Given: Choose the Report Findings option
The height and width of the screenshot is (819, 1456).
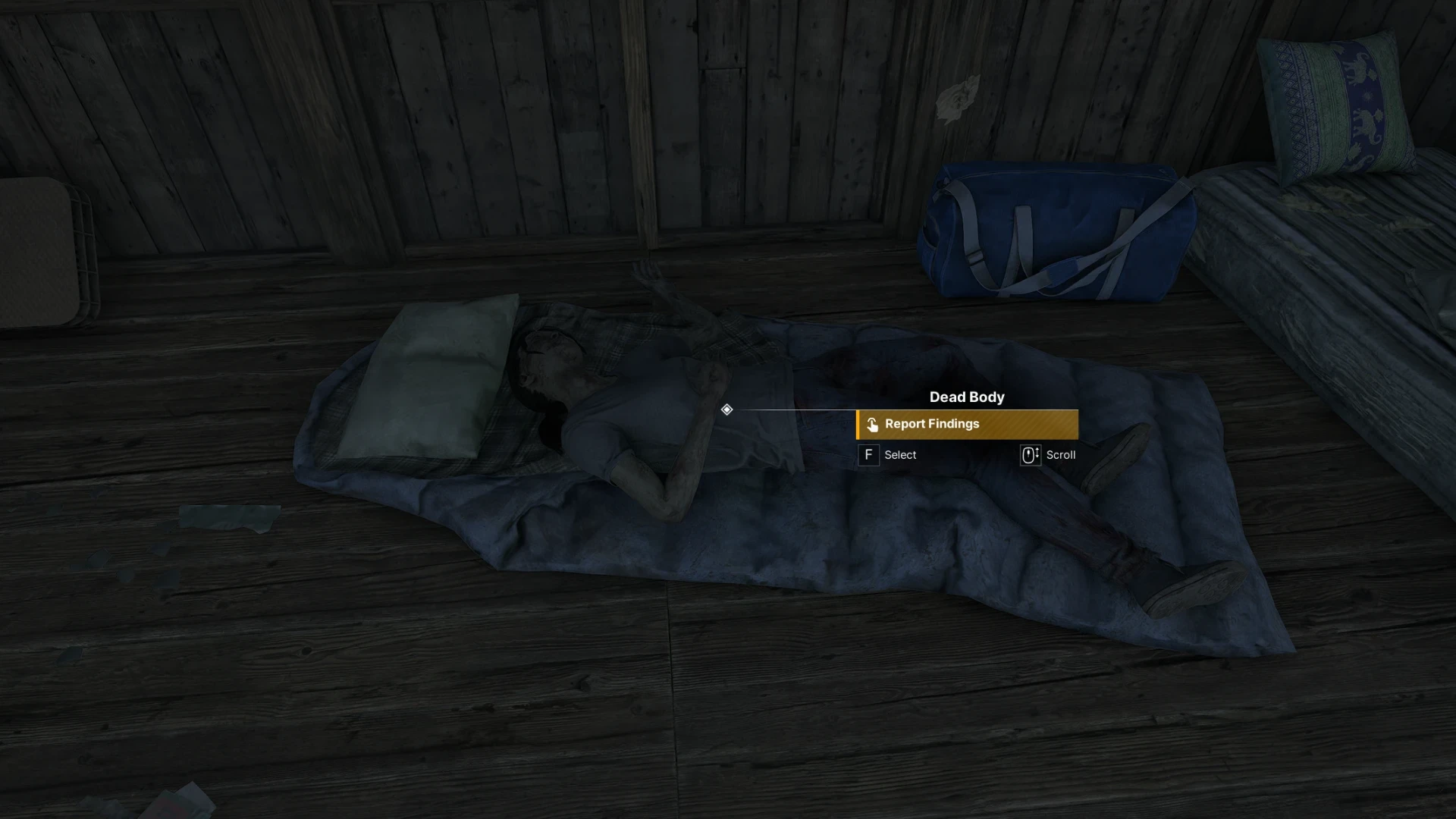Looking at the screenshot, I should click(x=966, y=425).
